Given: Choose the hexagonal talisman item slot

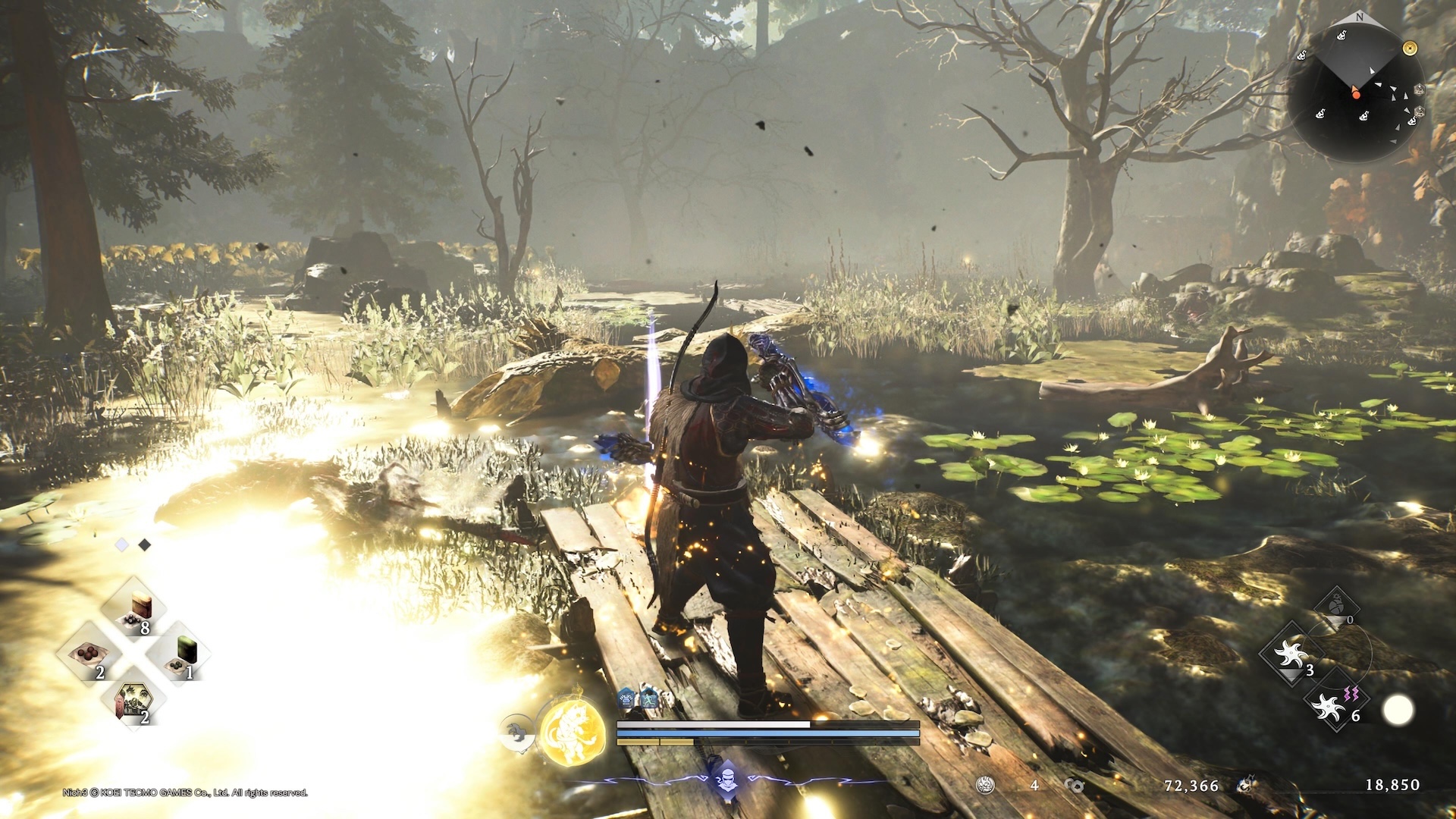Looking at the screenshot, I should click(134, 700).
